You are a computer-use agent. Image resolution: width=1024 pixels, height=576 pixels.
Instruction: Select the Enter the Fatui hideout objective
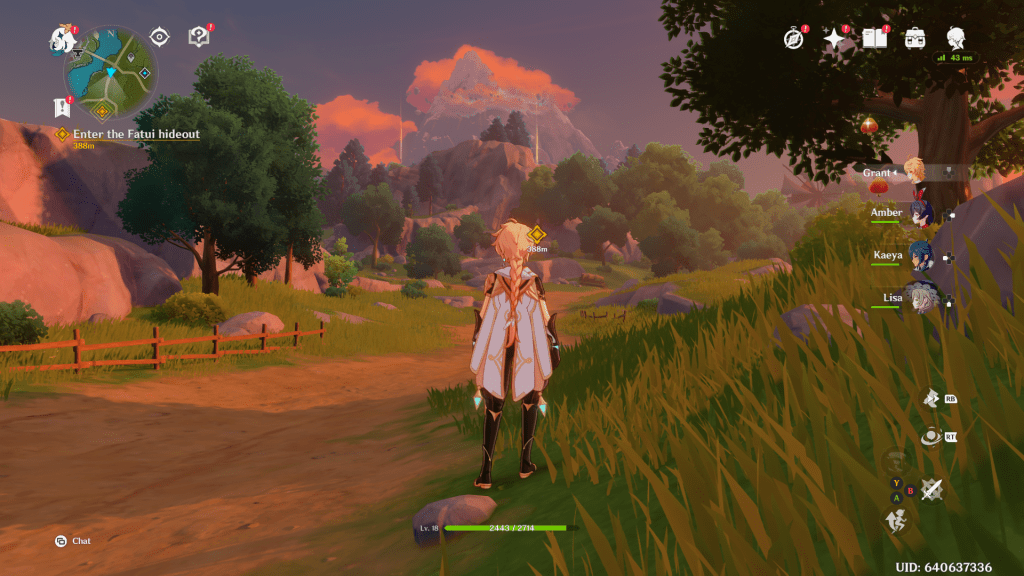click(x=135, y=134)
